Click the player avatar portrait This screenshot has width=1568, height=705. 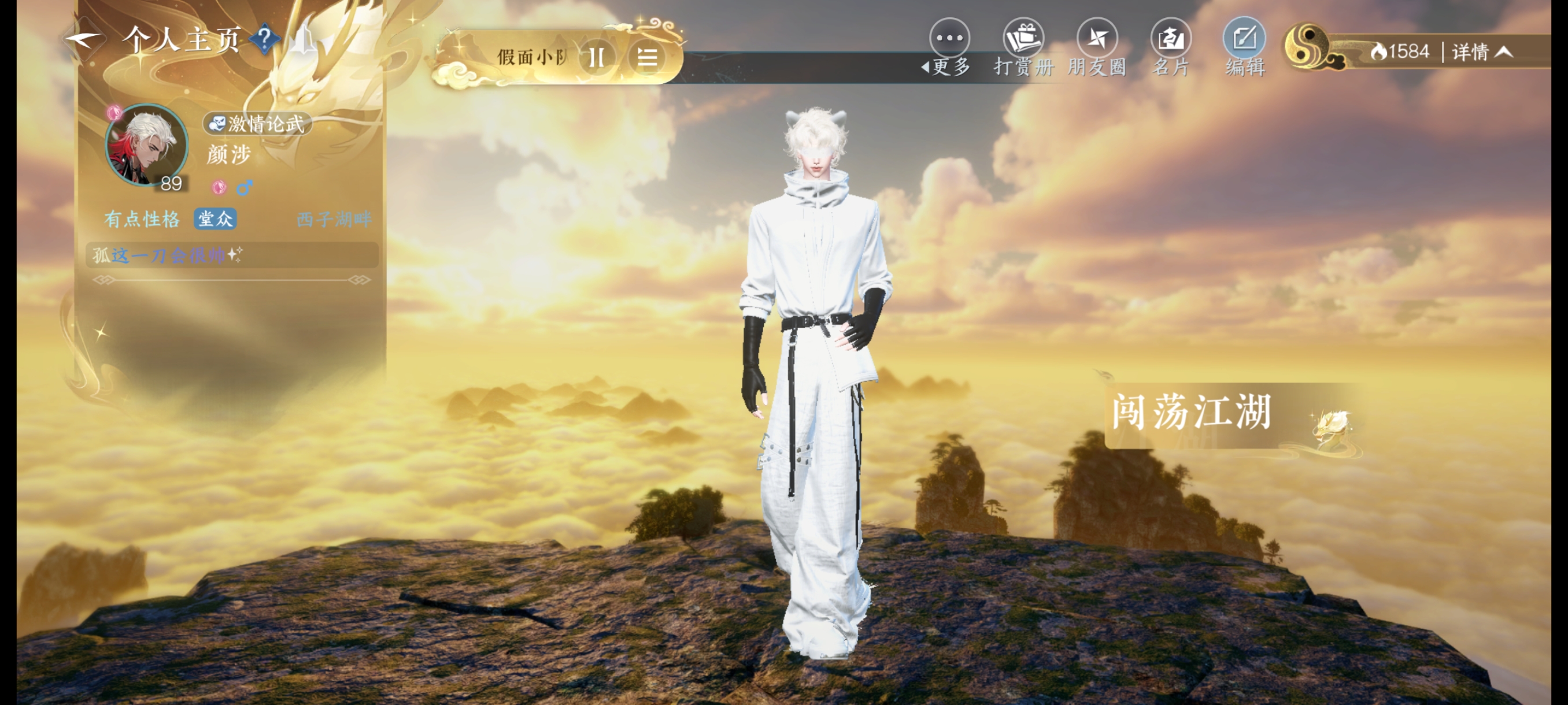click(147, 145)
